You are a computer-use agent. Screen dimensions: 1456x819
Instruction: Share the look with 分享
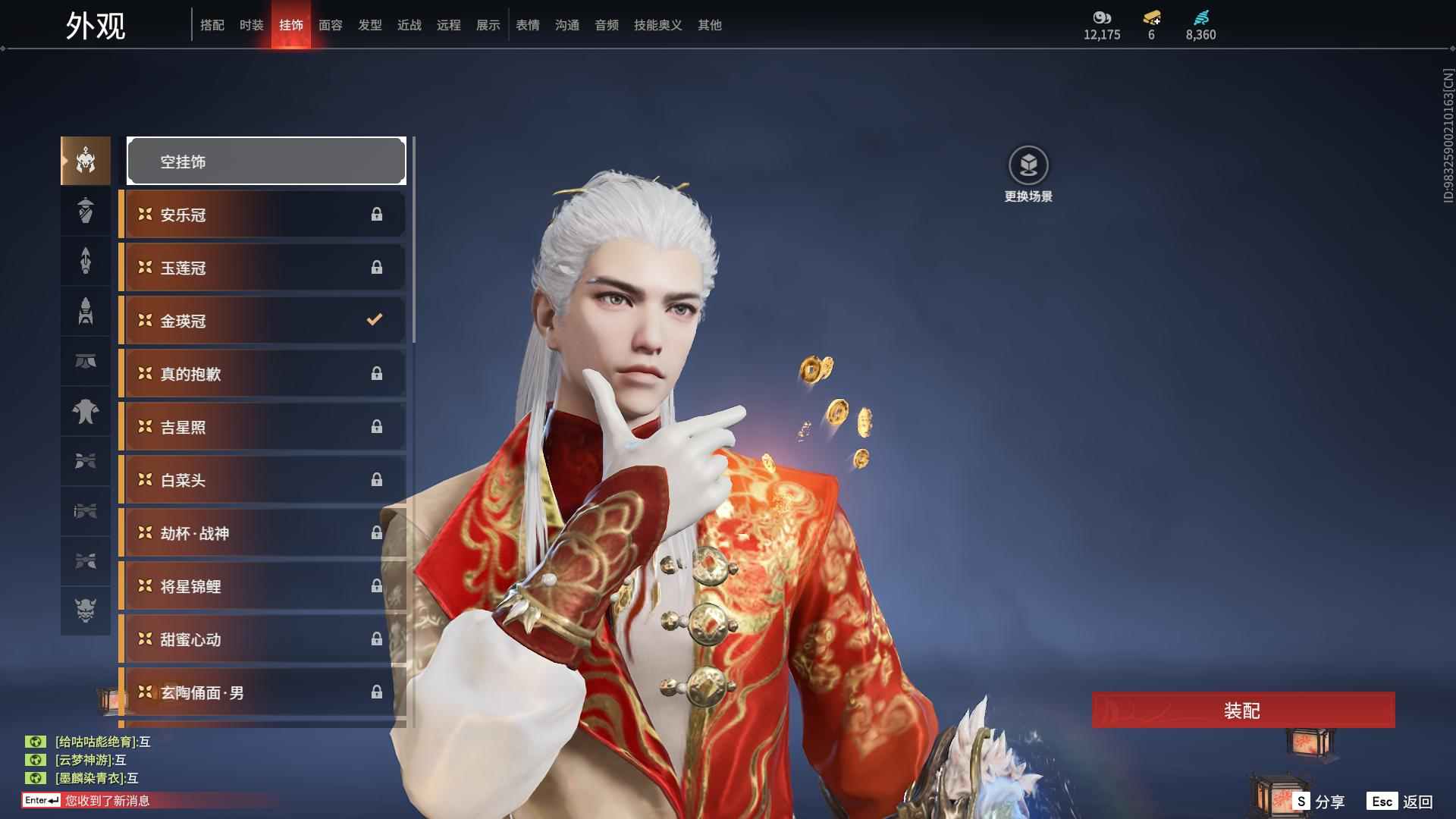click(1319, 802)
